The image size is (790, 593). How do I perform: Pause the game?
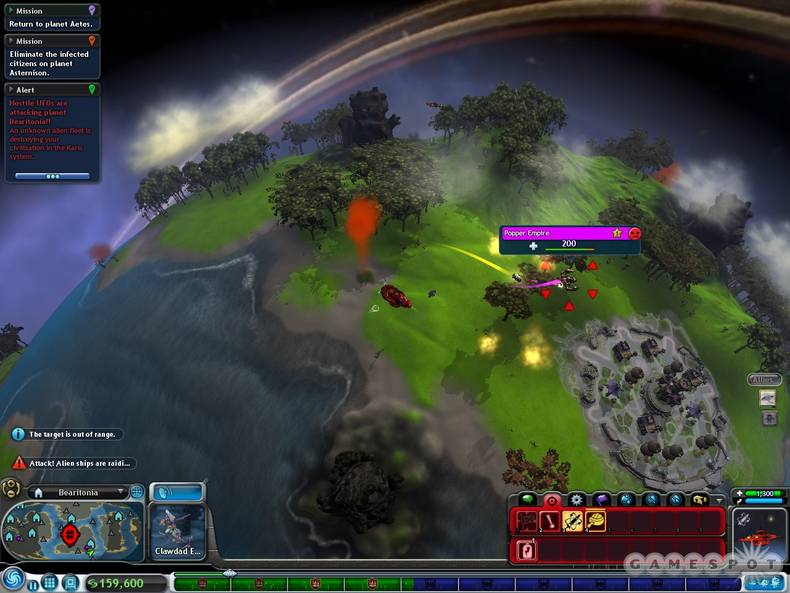pyautogui.click(x=32, y=582)
